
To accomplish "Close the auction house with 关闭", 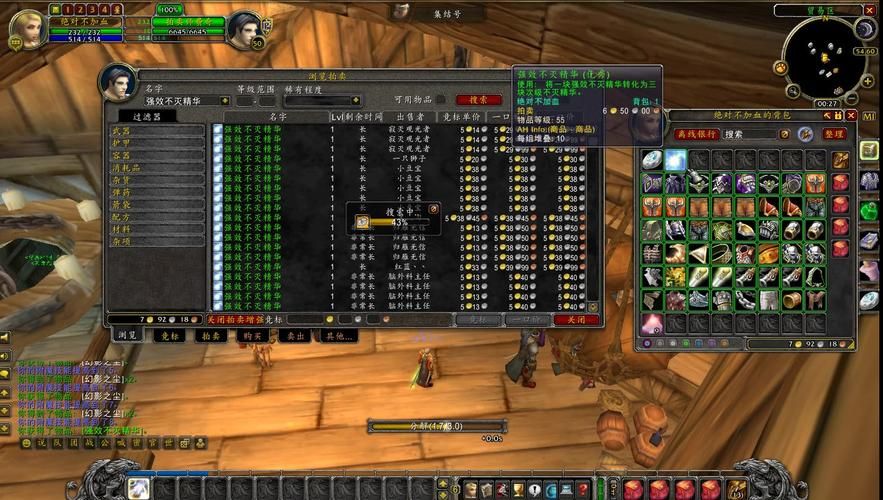I will click(x=576, y=320).
